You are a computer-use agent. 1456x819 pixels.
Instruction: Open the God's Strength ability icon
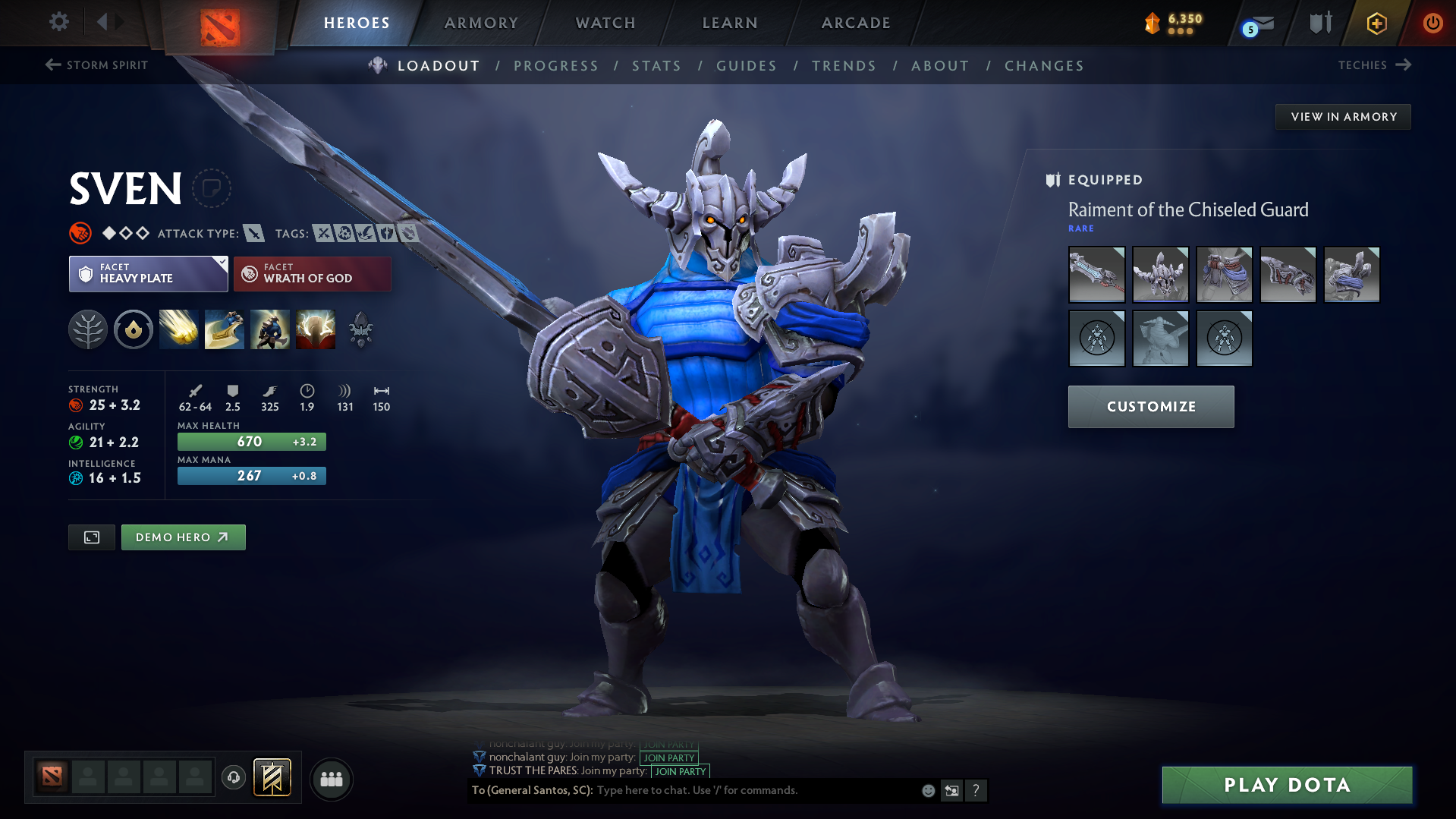pos(315,329)
